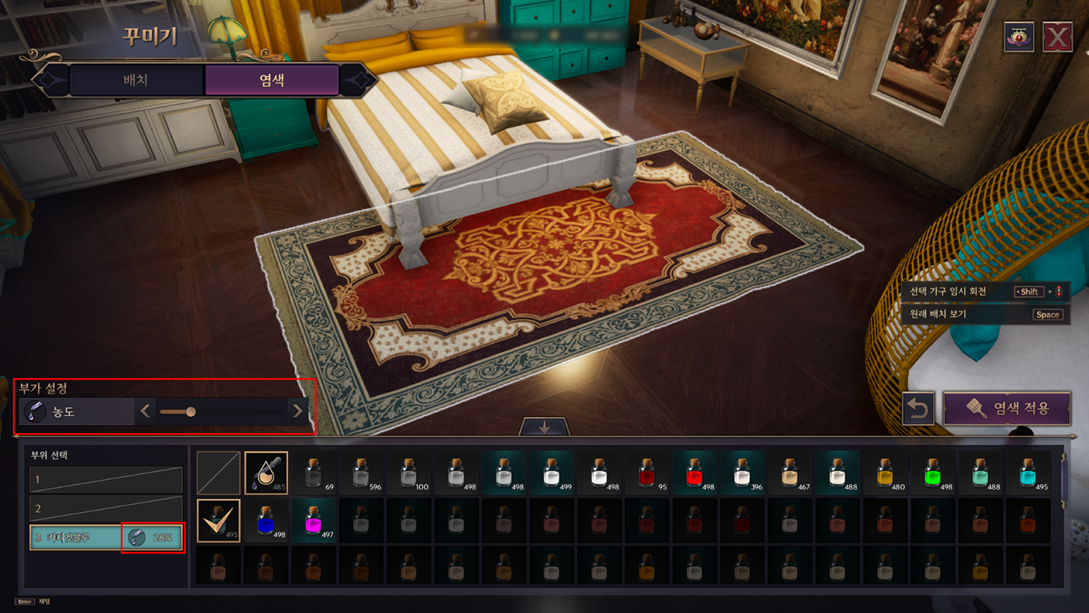Select the magenta dye bottle
The image size is (1089, 613).
point(314,521)
